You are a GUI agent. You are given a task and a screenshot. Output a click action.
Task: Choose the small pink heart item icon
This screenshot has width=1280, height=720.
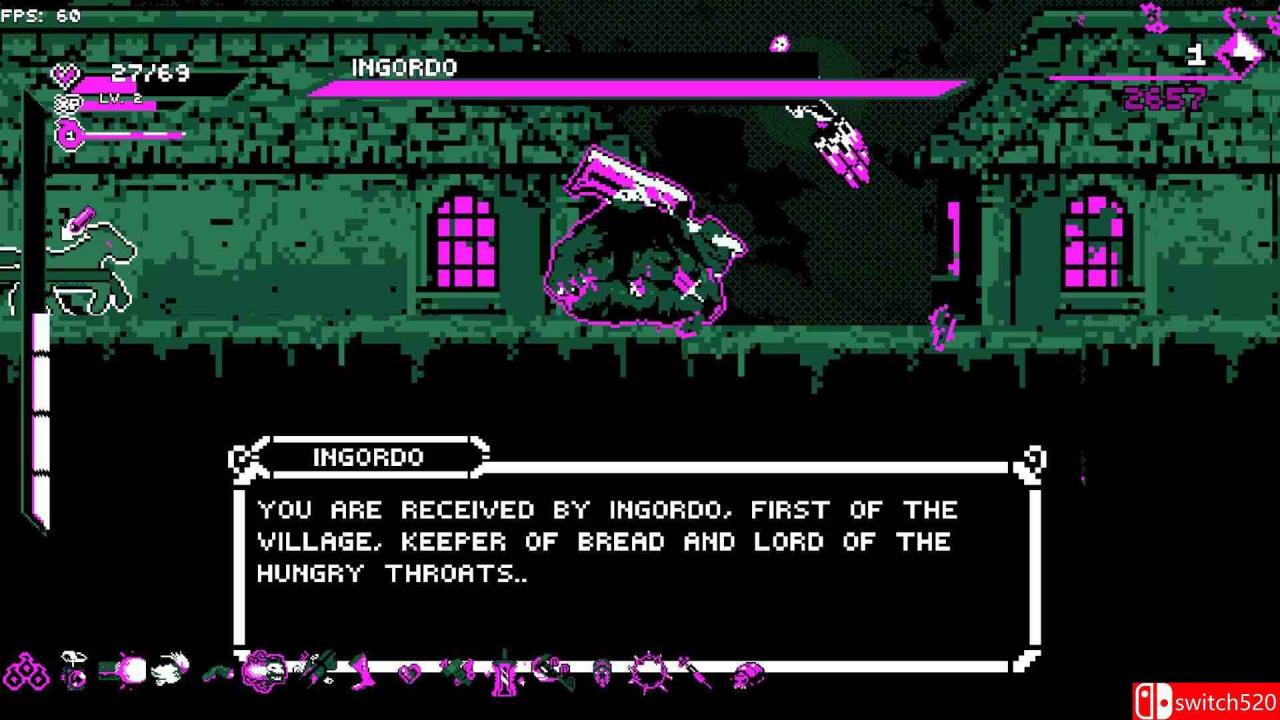pyautogui.click(x=409, y=673)
